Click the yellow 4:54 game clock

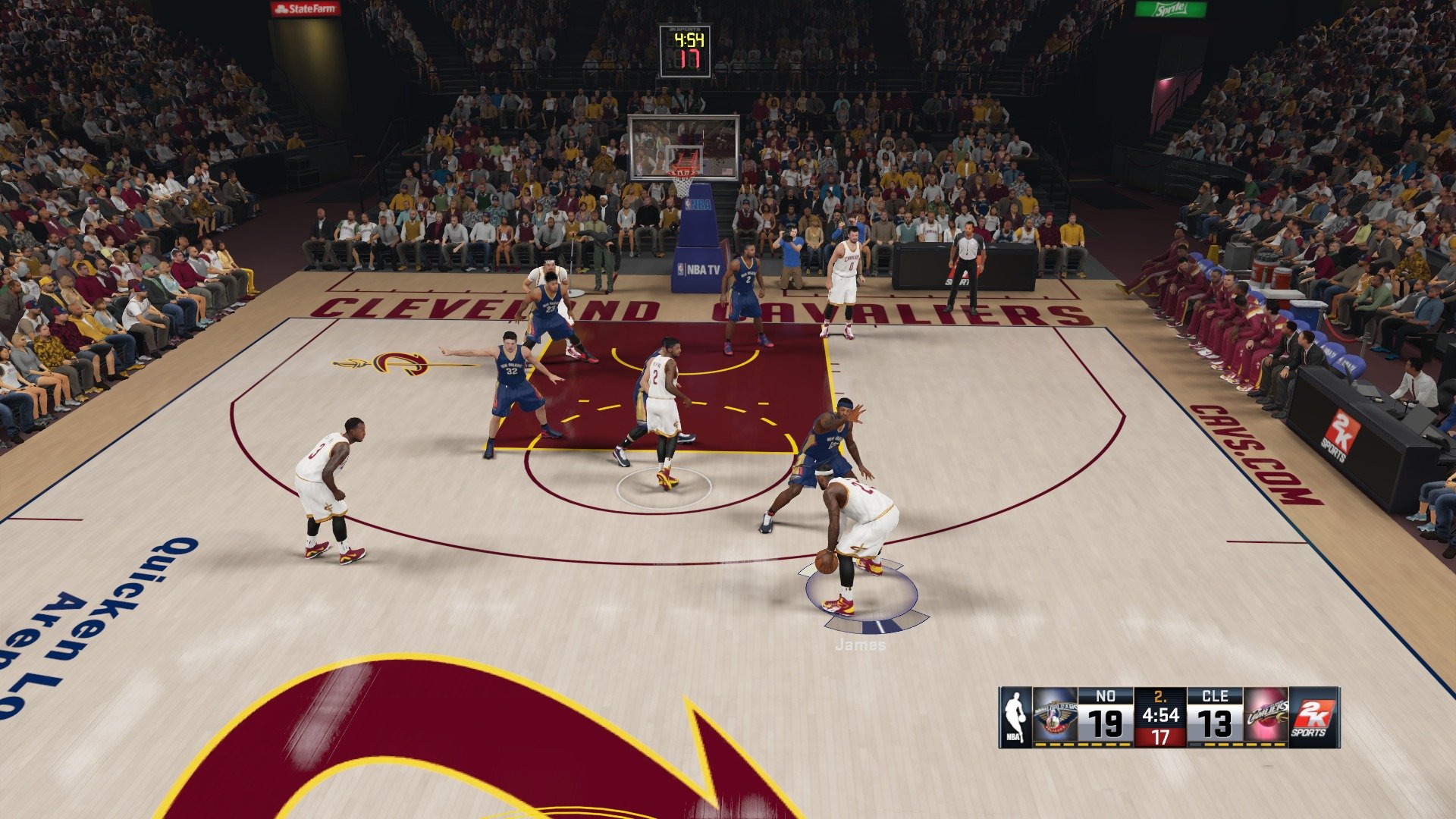pyautogui.click(x=1161, y=714)
